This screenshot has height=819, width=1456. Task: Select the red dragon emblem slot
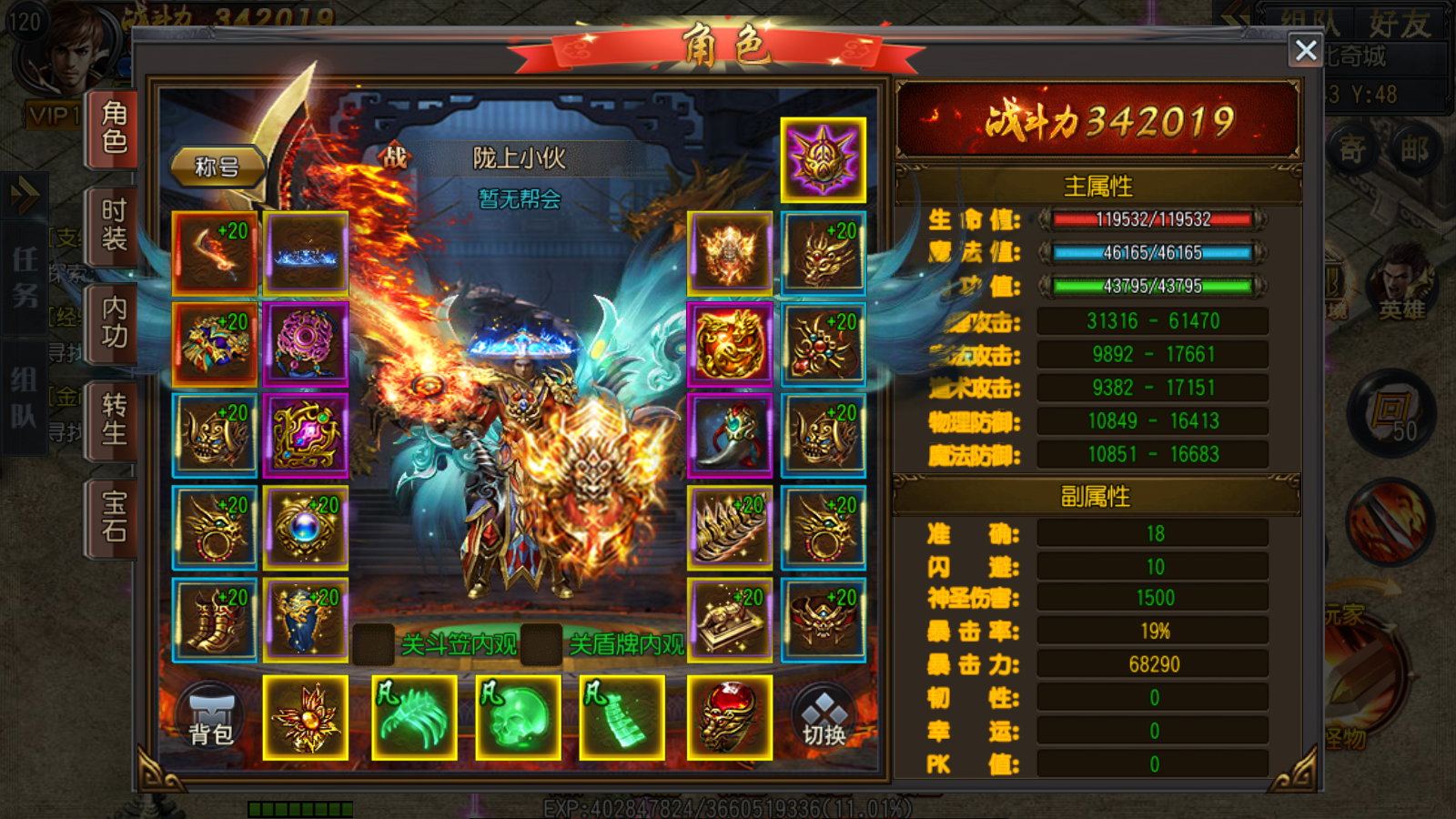pyautogui.click(x=730, y=345)
